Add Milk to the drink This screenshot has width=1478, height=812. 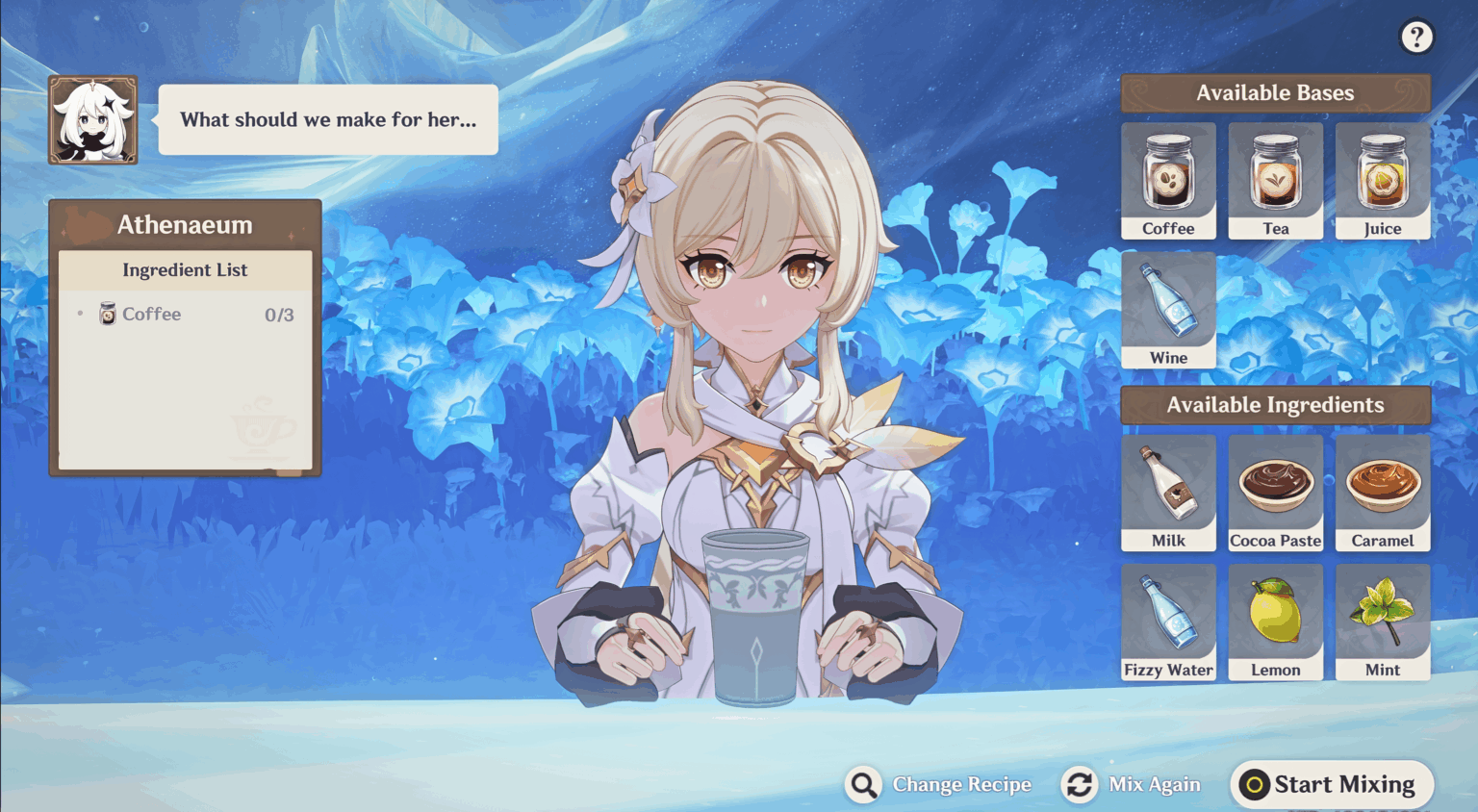click(x=1167, y=493)
